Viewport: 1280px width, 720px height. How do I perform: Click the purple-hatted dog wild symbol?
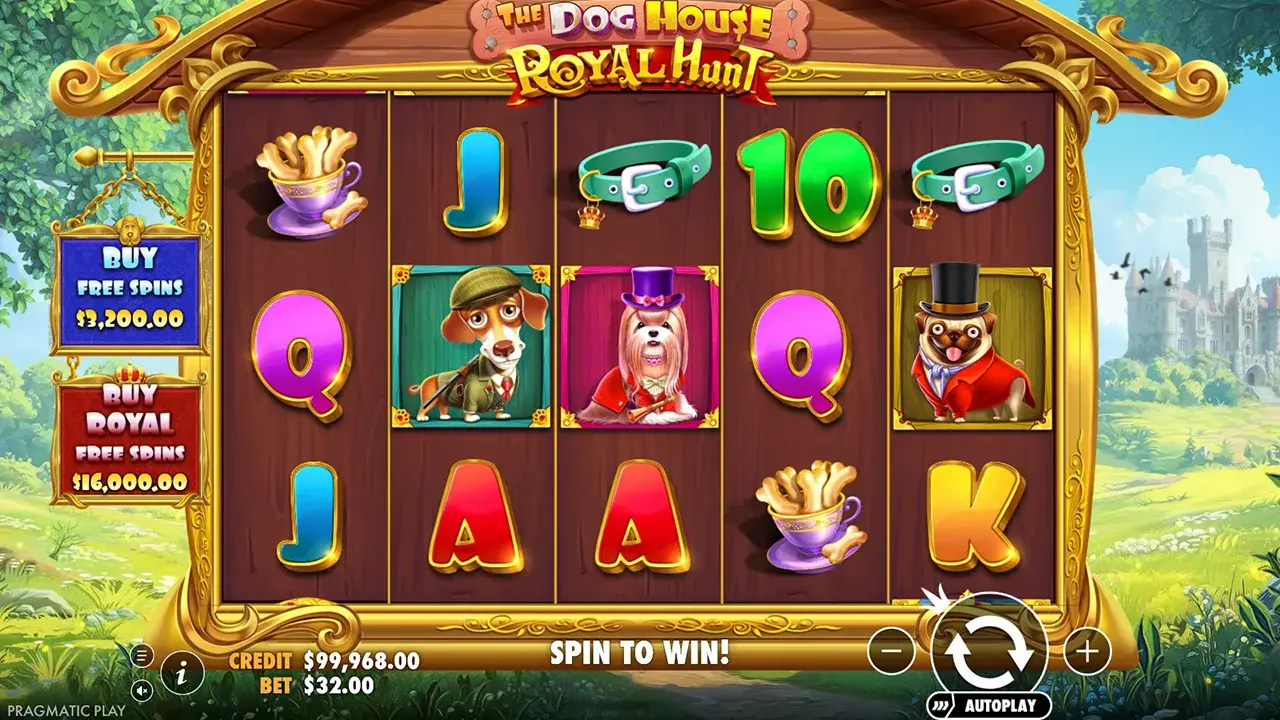coord(635,345)
